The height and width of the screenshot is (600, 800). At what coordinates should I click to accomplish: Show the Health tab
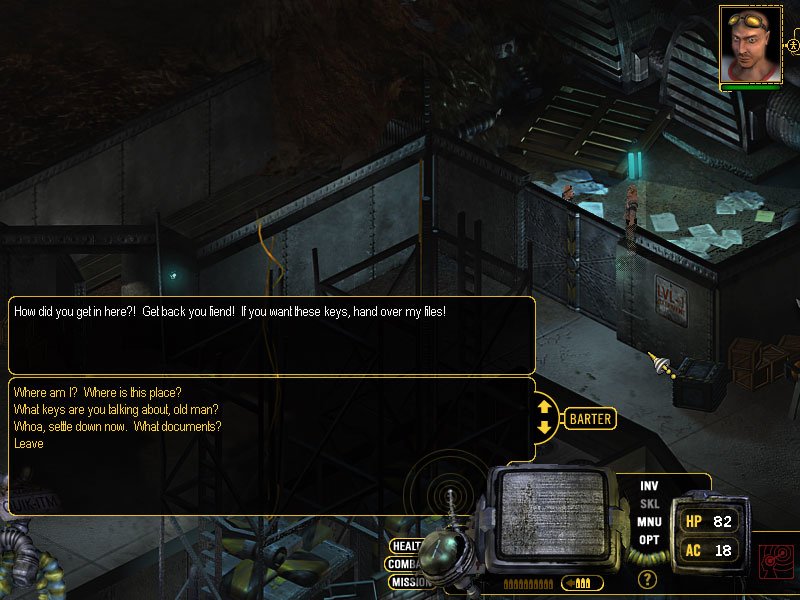(406, 546)
